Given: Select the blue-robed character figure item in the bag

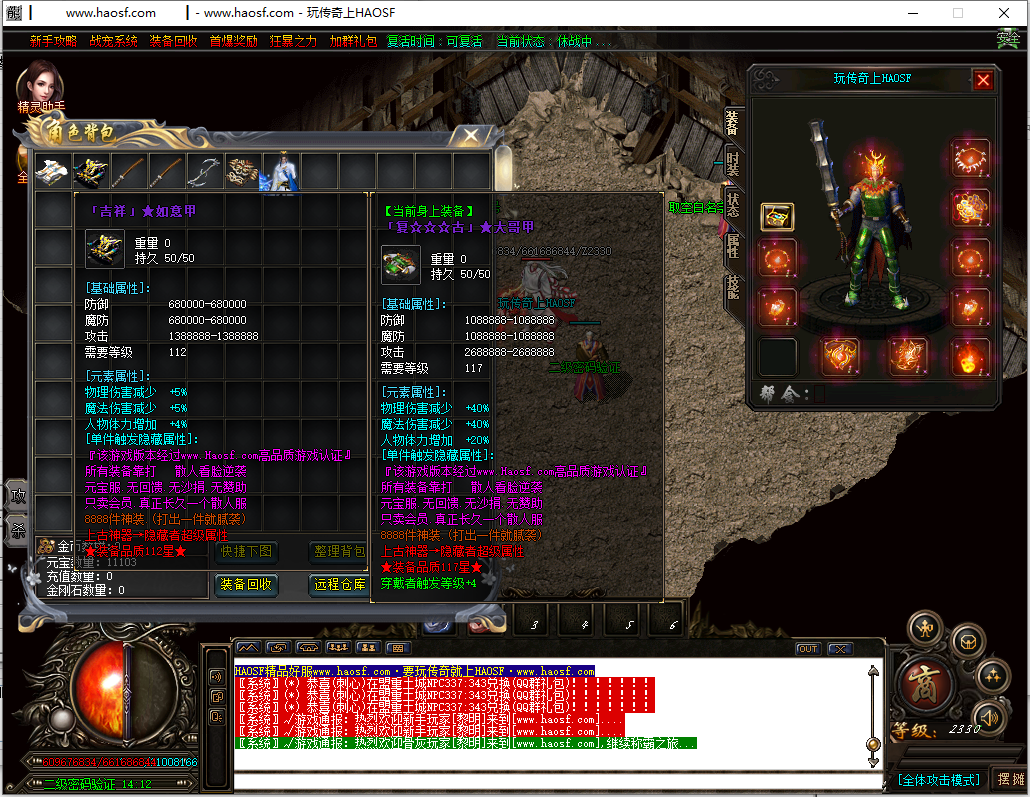Looking at the screenshot, I should coord(280,171).
